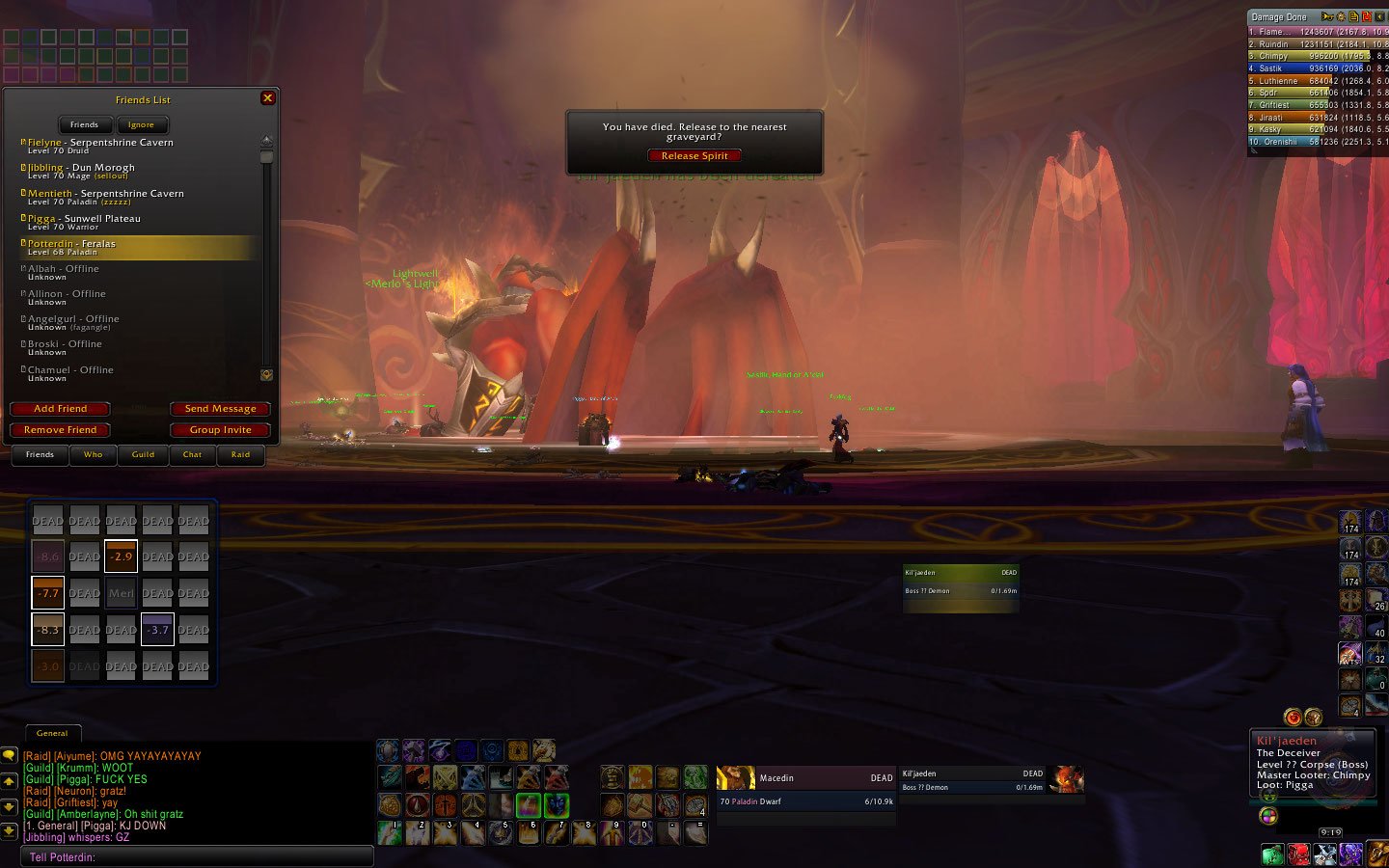
Task: Send Message to the selected friend
Action: coord(220,409)
